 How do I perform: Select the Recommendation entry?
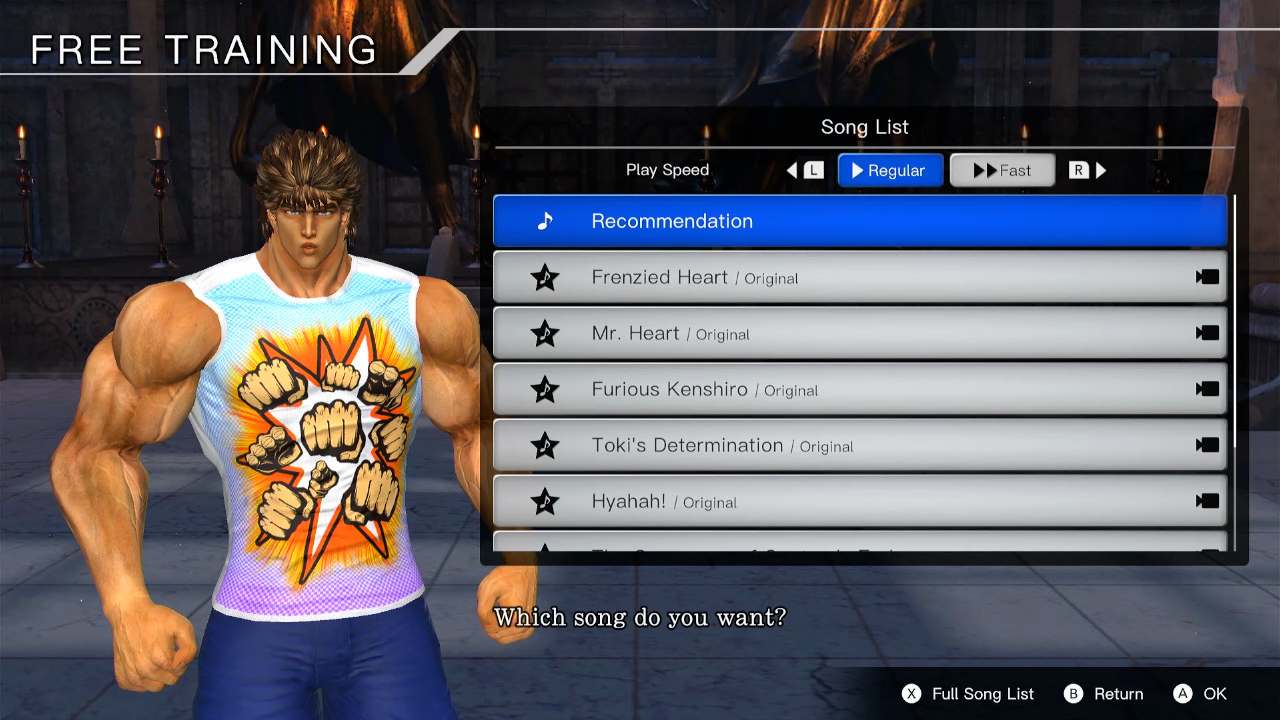(860, 221)
